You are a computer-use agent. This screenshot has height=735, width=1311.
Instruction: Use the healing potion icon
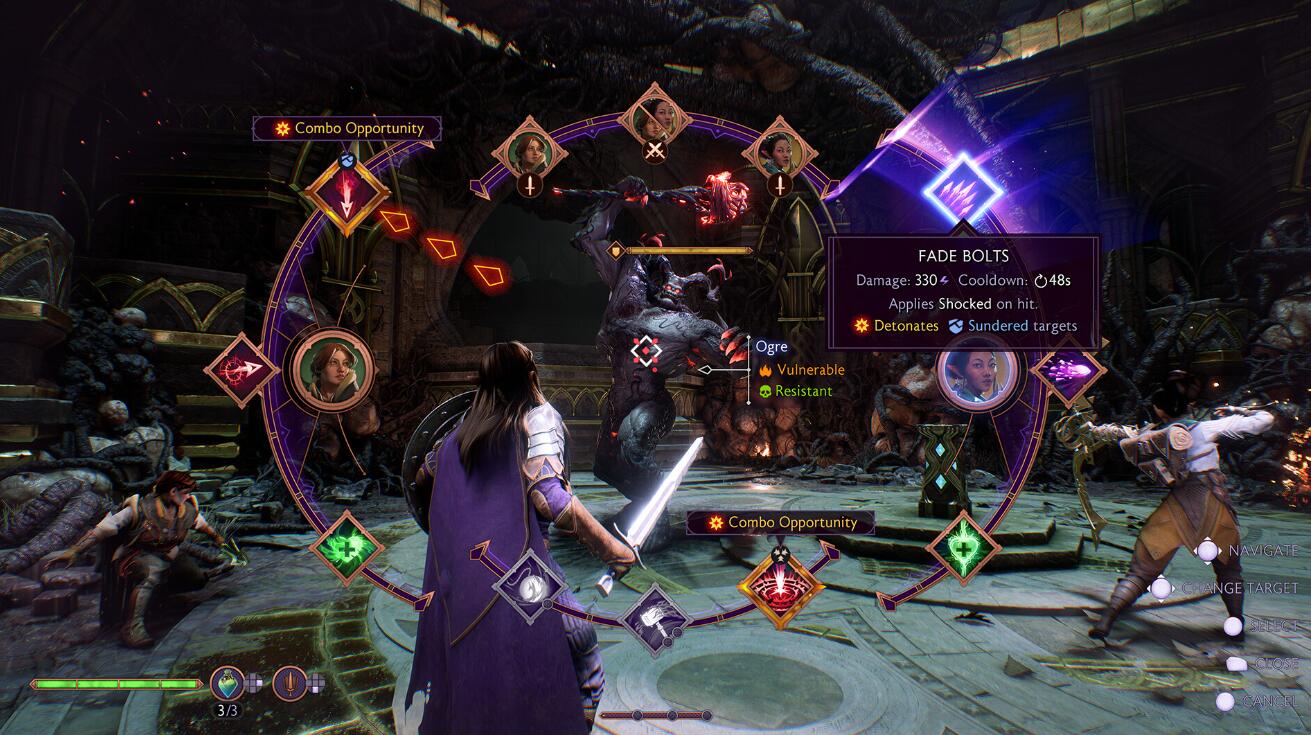[x=227, y=684]
